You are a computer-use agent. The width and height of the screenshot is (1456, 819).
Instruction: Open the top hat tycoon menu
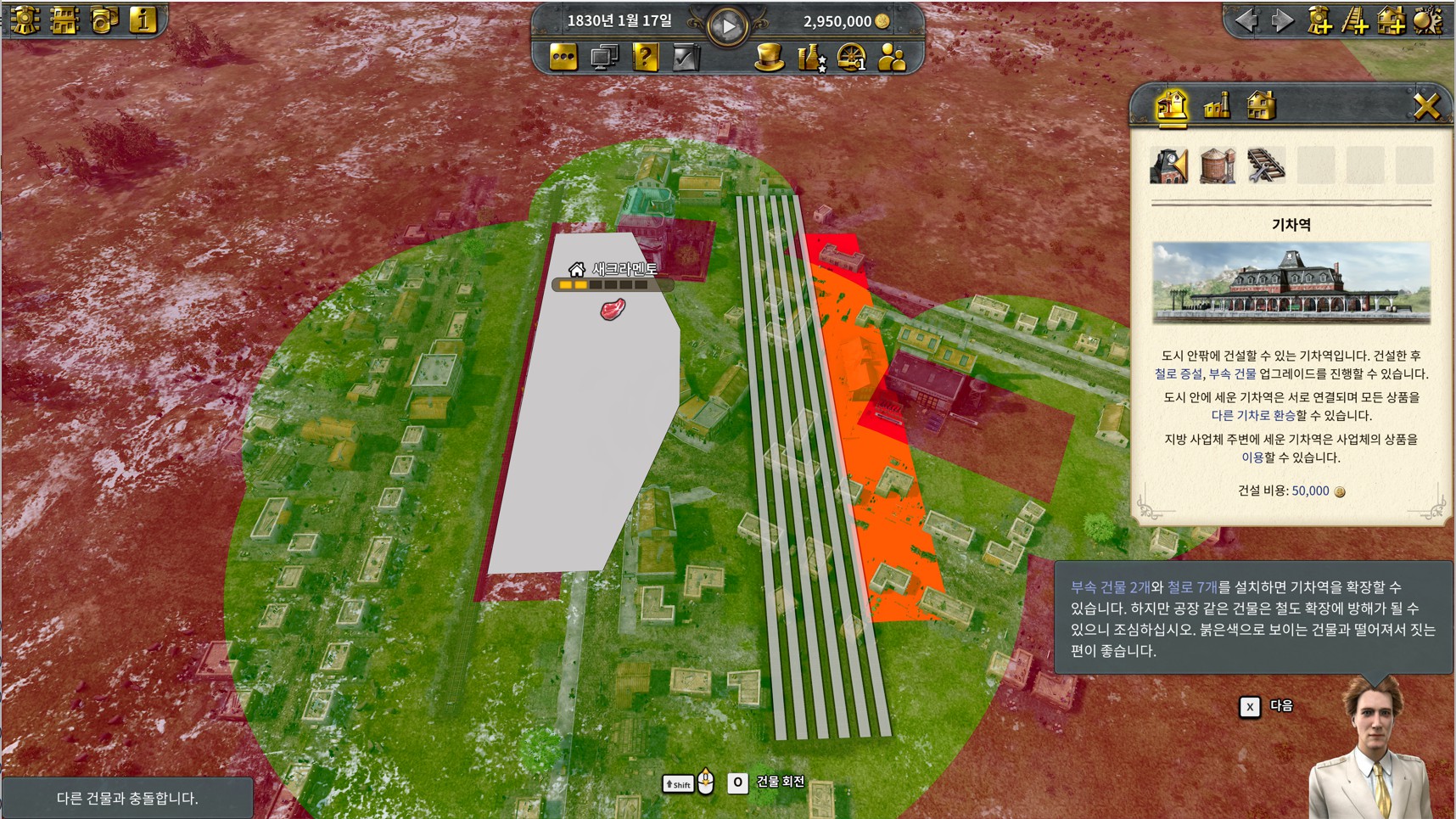[769, 58]
